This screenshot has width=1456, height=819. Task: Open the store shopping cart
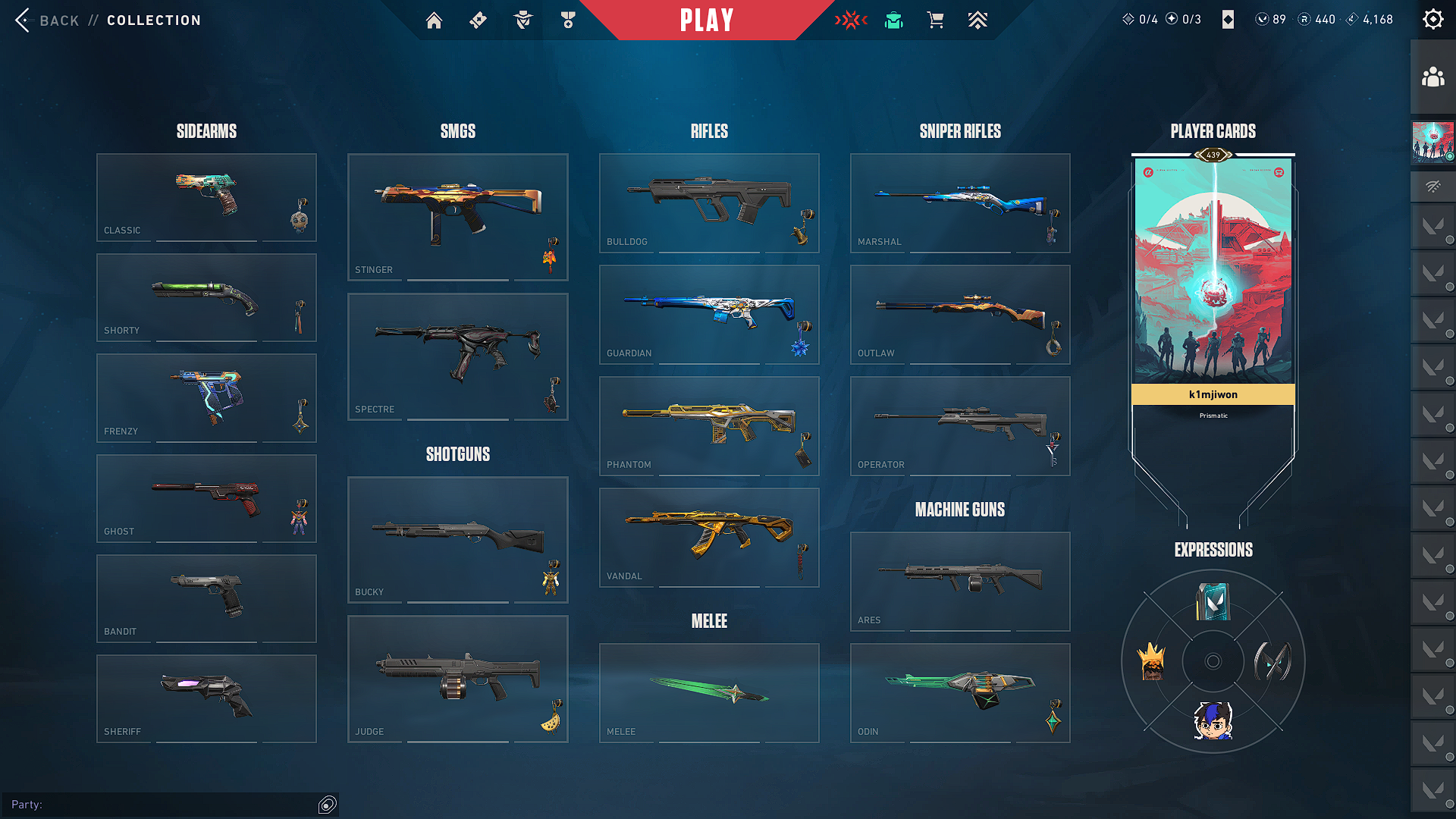935,20
